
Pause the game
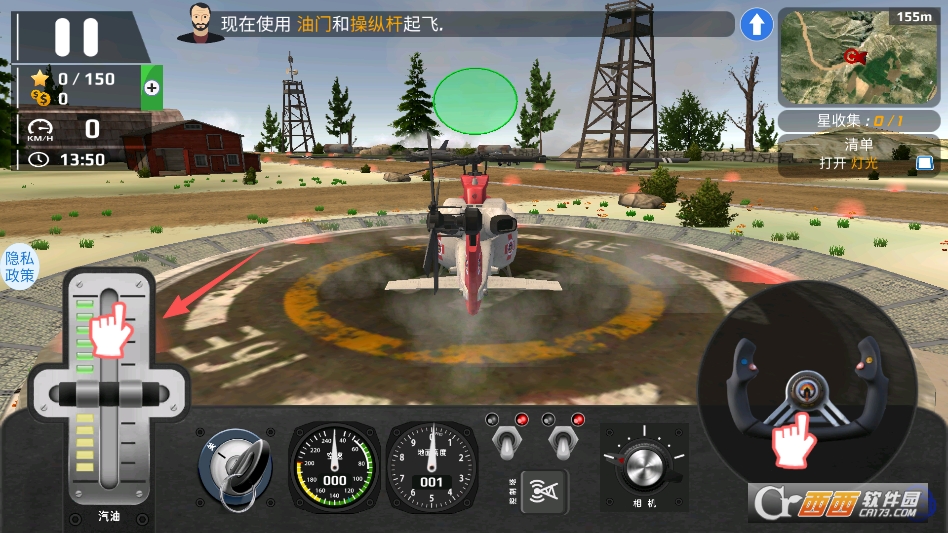click(x=76, y=37)
